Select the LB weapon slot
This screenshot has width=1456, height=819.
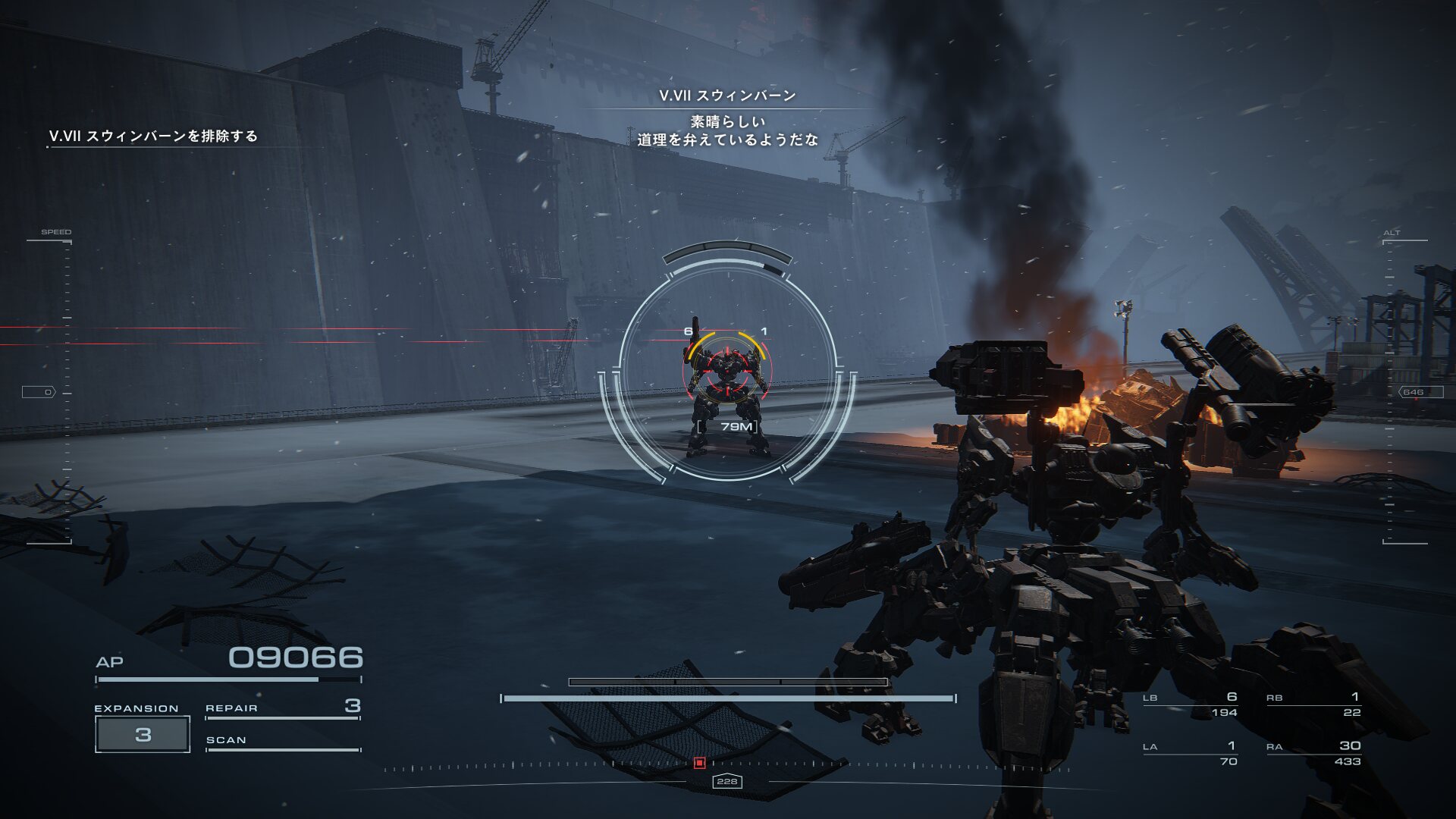coord(1191,704)
